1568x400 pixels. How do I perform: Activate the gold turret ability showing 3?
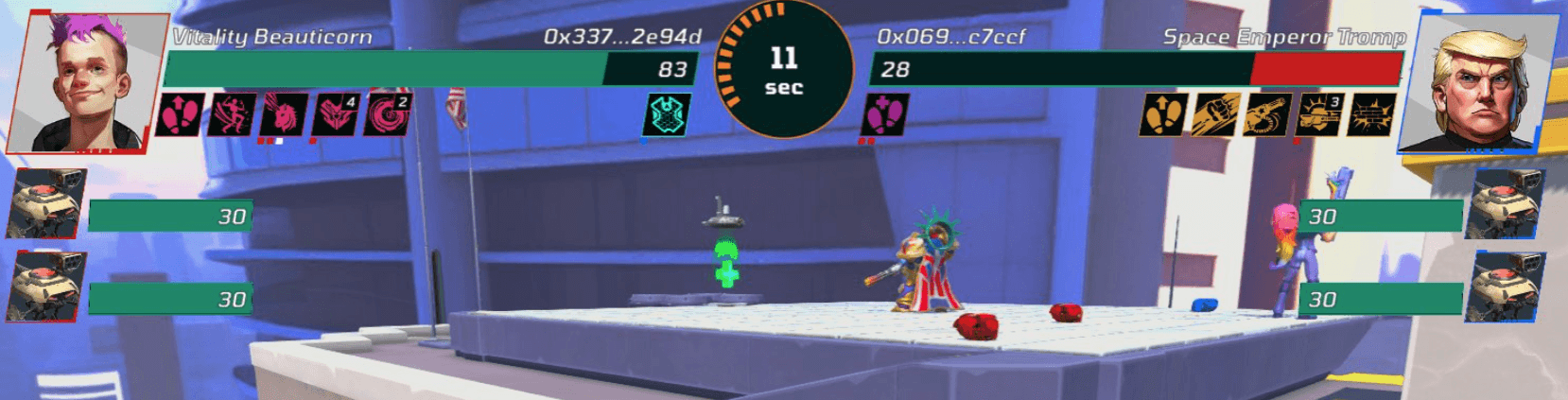click(1320, 115)
